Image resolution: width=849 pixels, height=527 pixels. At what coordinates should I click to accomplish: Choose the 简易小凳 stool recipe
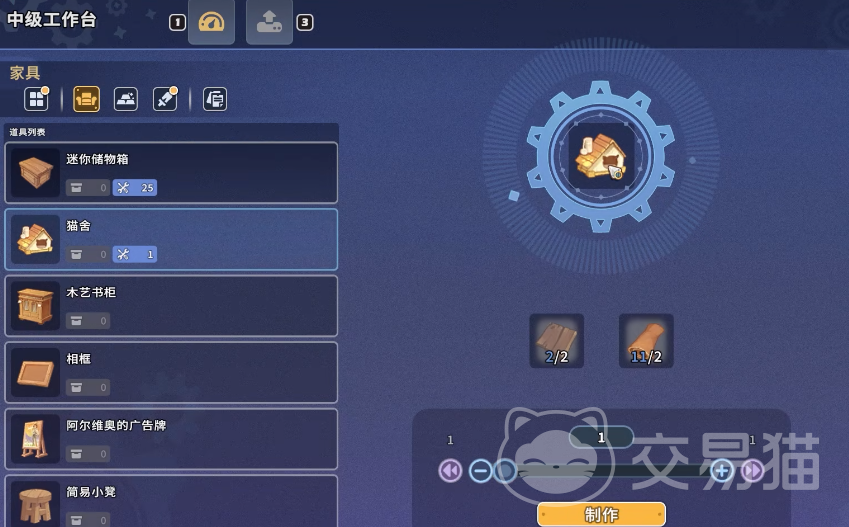point(171,501)
